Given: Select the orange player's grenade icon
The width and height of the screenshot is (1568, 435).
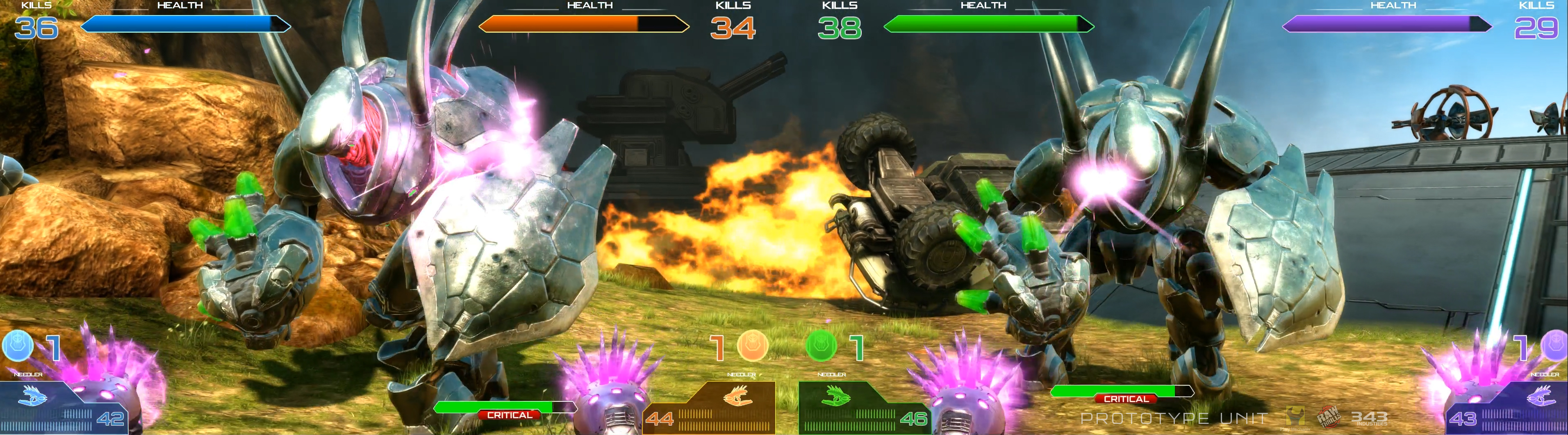Looking at the screenshot, I should [752, 346].
